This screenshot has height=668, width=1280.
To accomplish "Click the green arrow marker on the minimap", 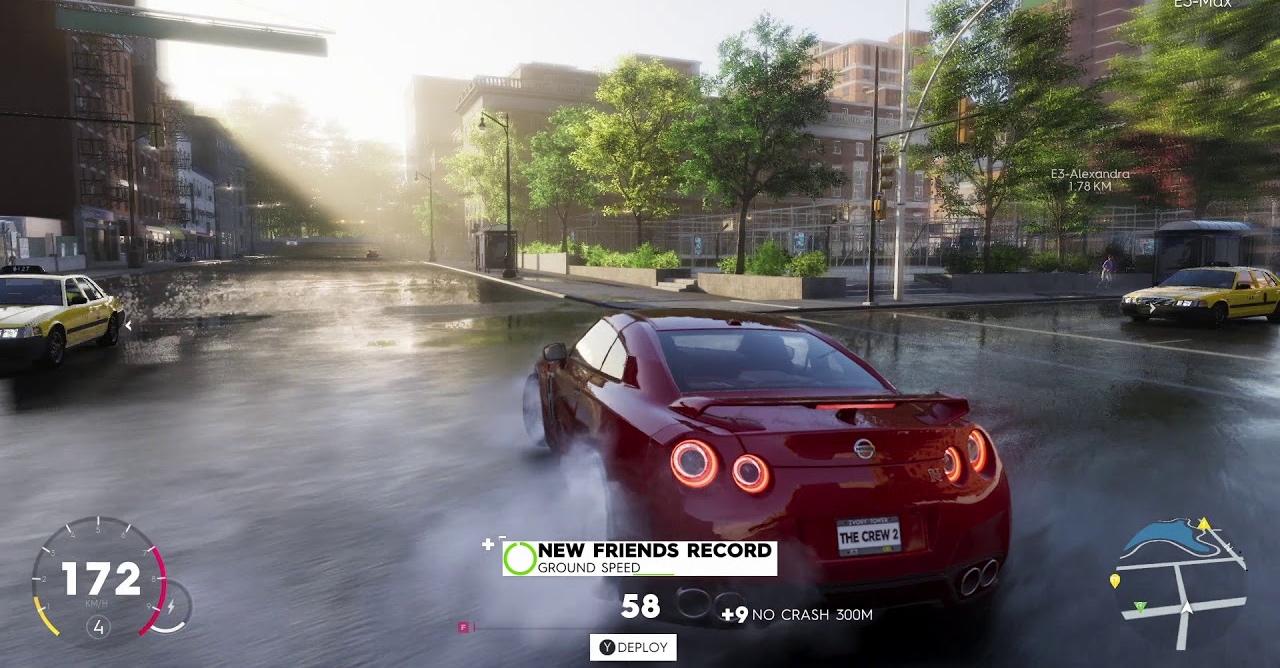I will pyautogui.click(x=1140, y=607).
